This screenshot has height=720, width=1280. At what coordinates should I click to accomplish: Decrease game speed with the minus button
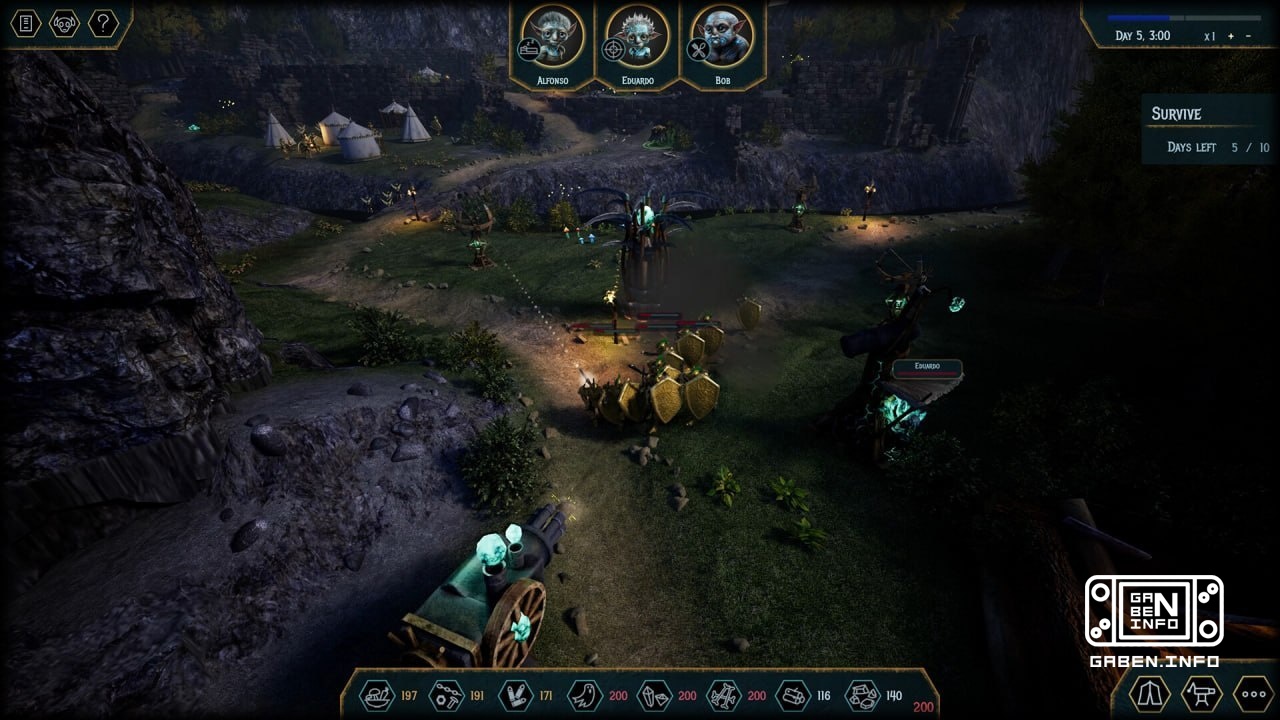coord(1247,36)
